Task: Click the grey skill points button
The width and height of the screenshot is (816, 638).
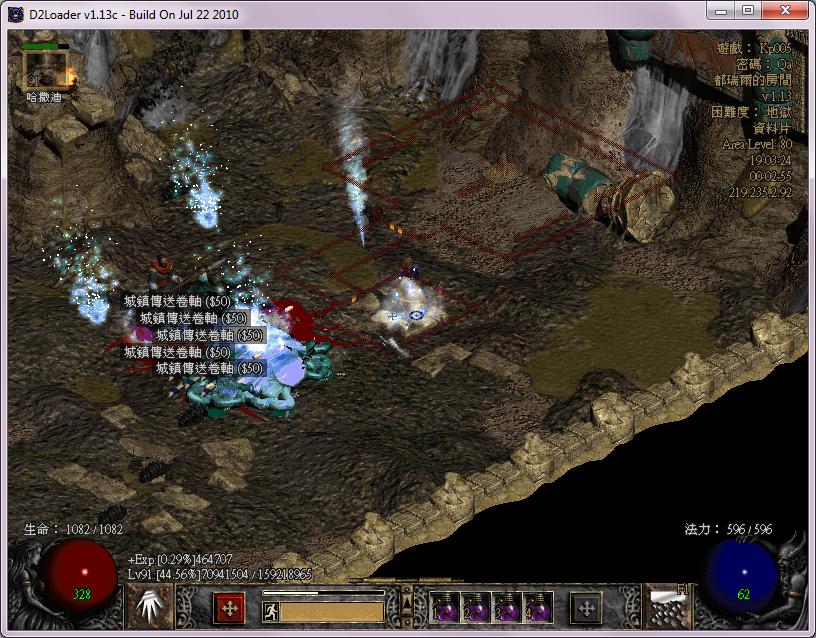Action: pyautogui.click(x=586, y=607)
